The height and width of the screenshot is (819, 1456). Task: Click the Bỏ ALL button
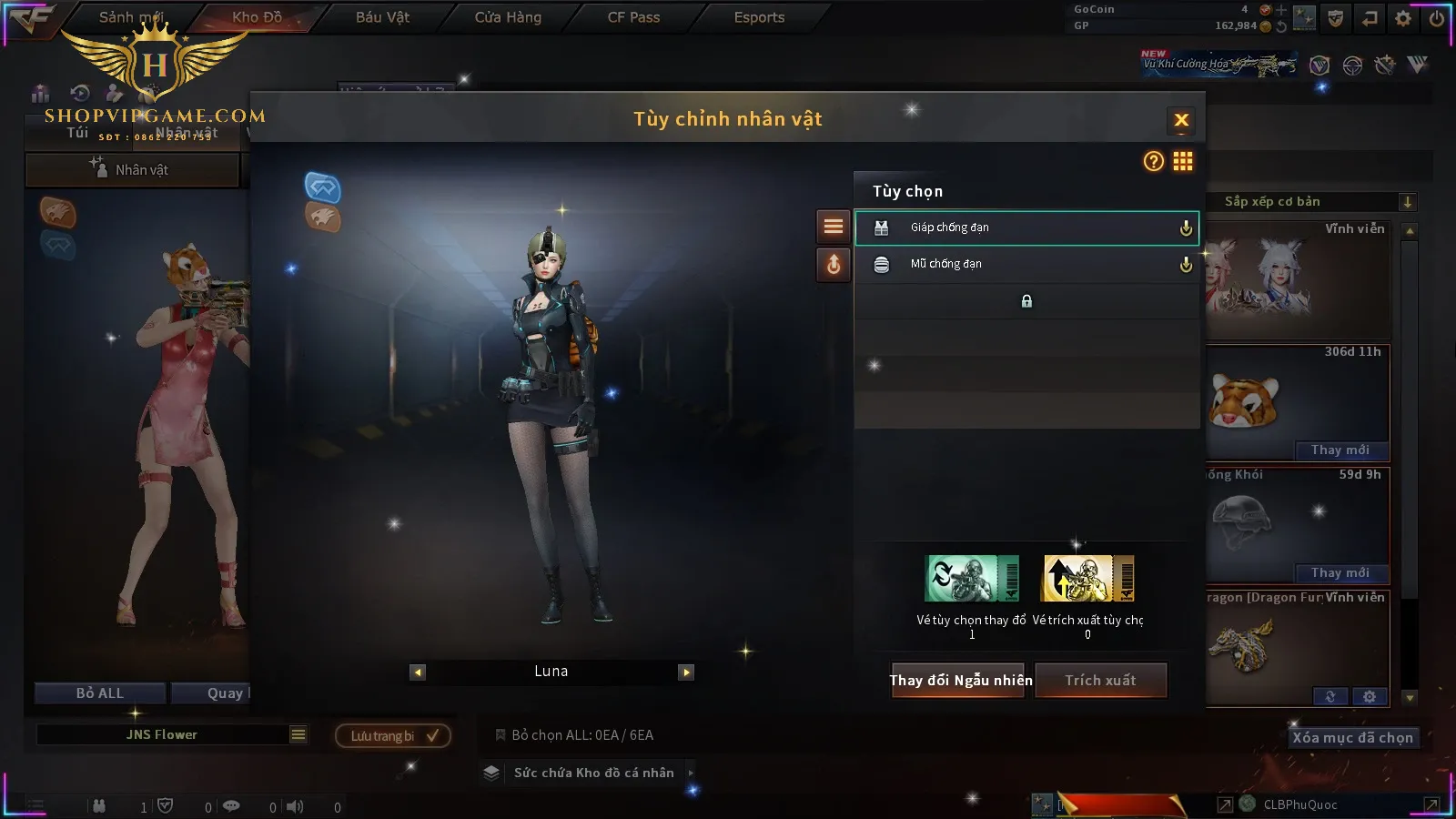100,693
